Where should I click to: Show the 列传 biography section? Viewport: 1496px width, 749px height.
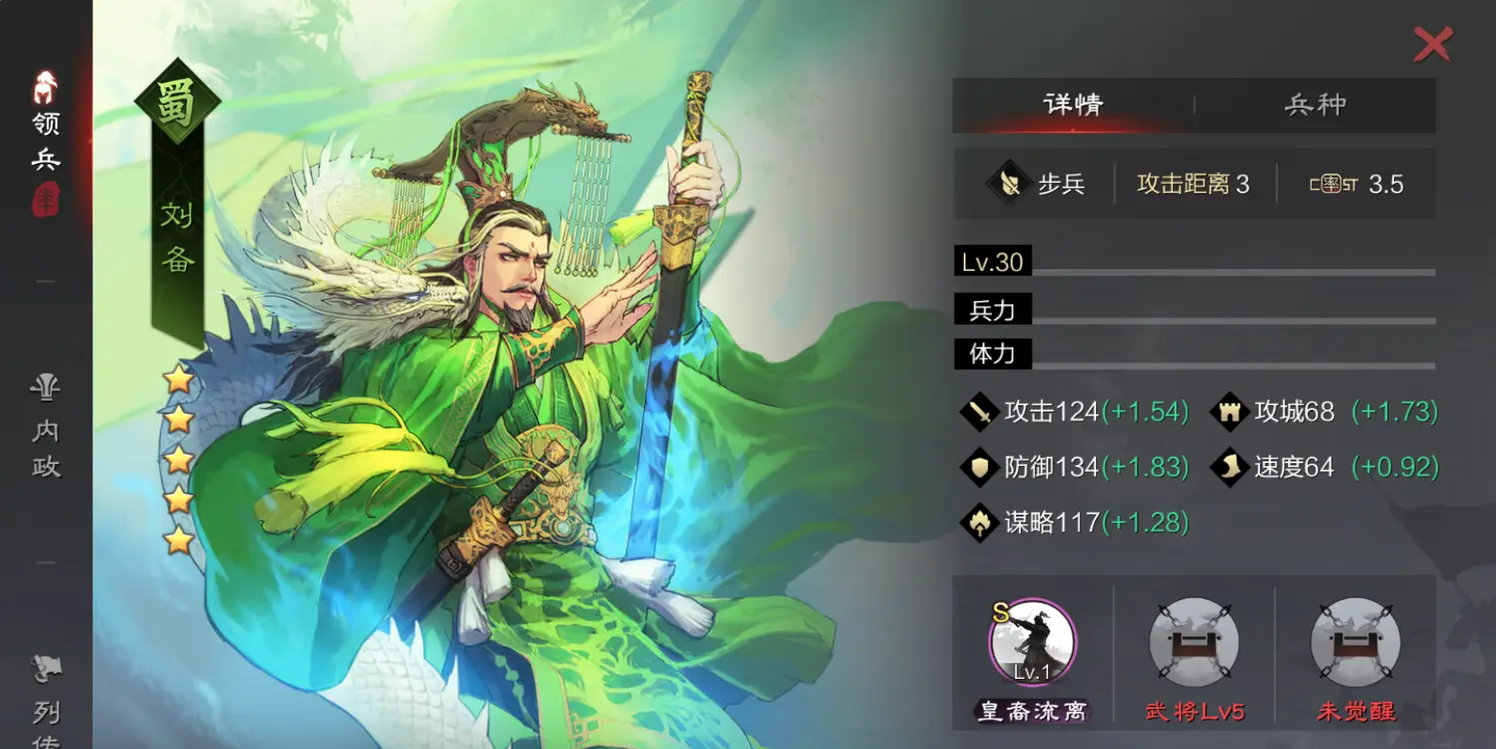click(x=46, y=700)
